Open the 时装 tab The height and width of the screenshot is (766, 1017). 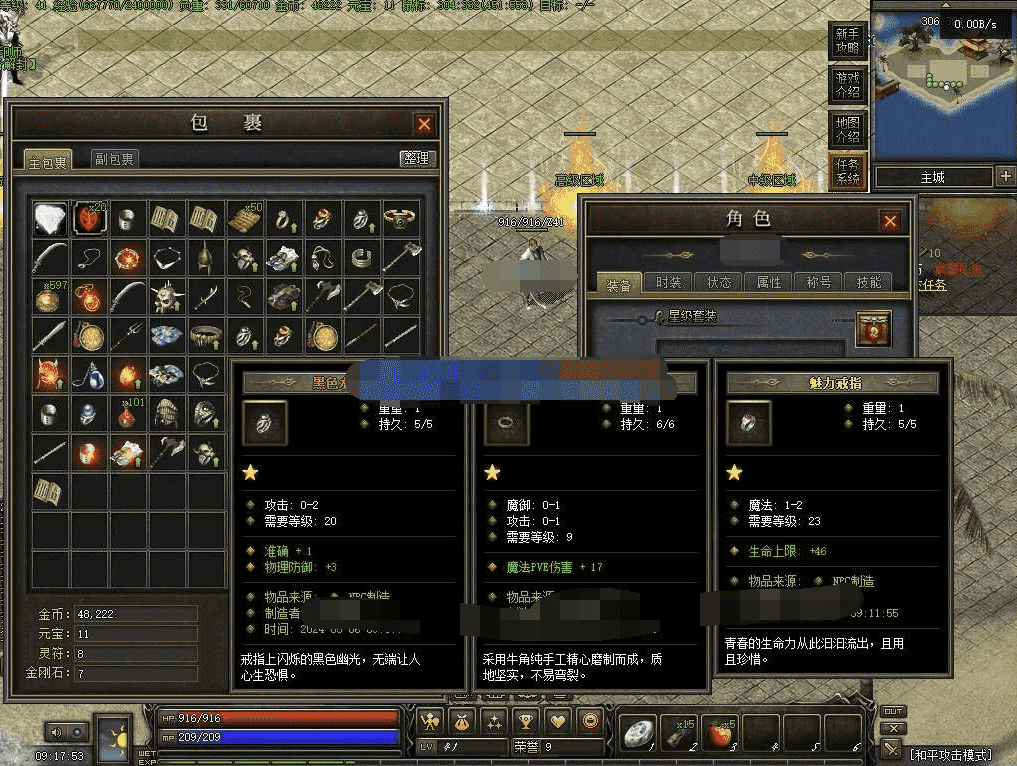click(x=668, y=283)
